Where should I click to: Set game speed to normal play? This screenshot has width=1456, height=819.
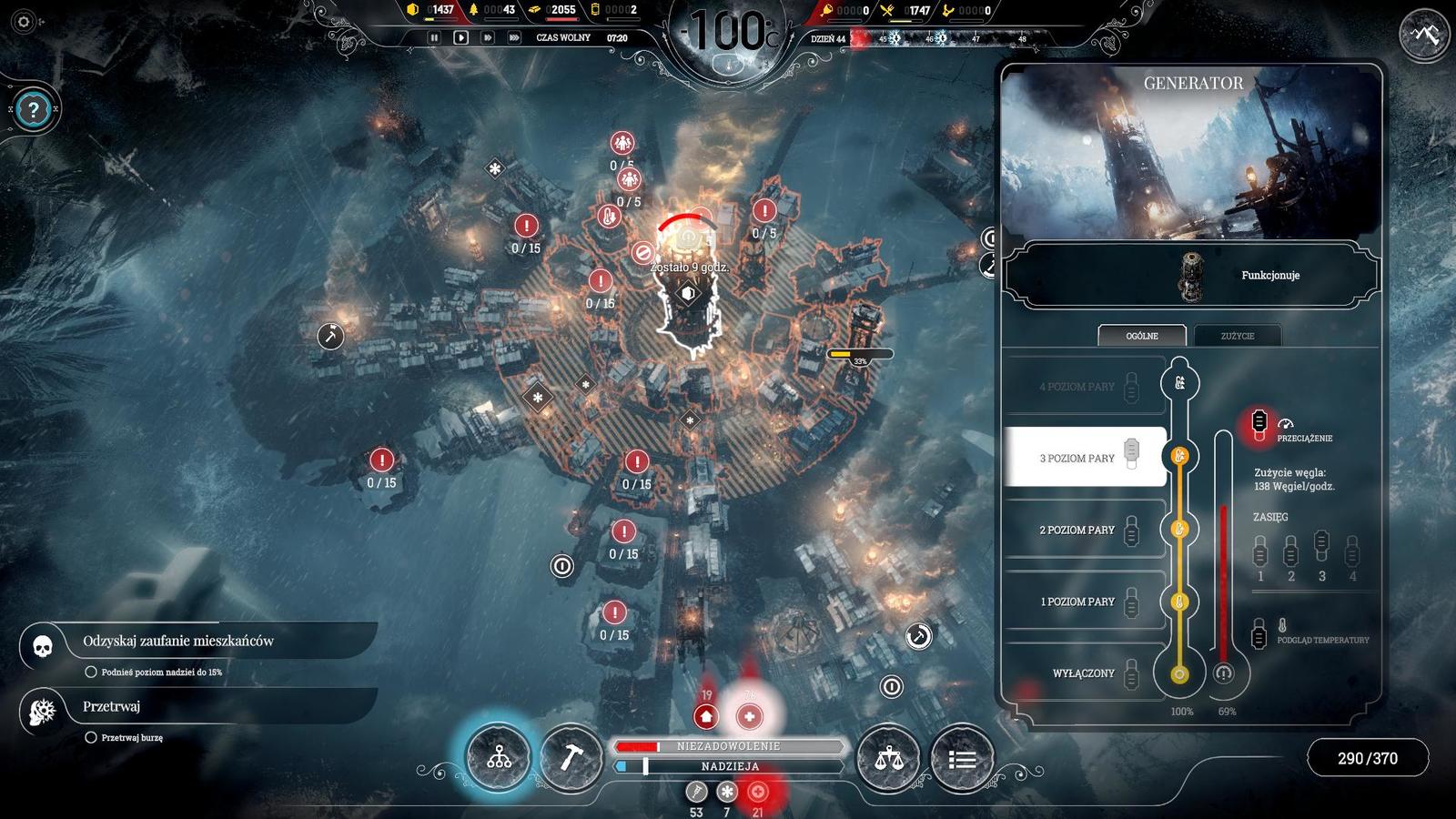coord(461,37)
